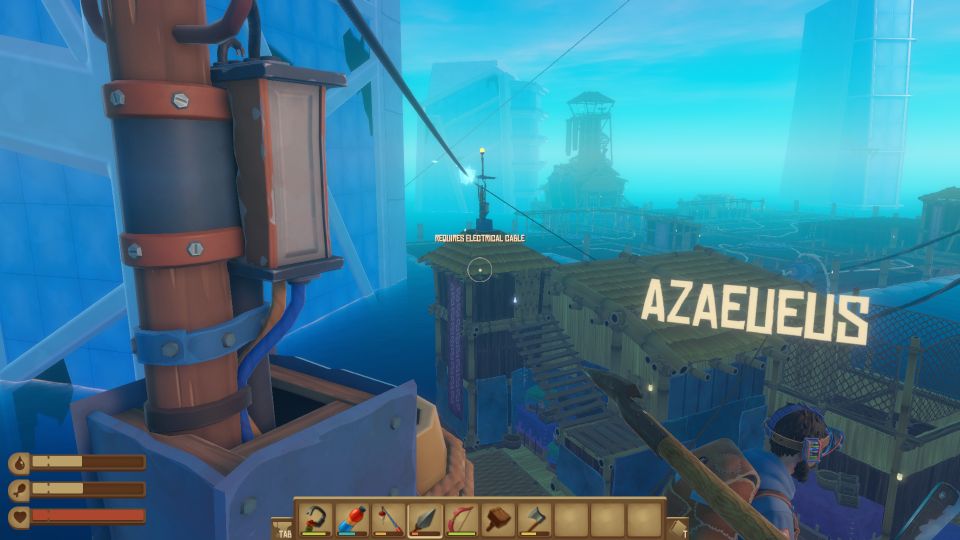This screenshot has width=960, height=540.
Task: Select the hook in the hotbar
Action: [x=316, y=519]
